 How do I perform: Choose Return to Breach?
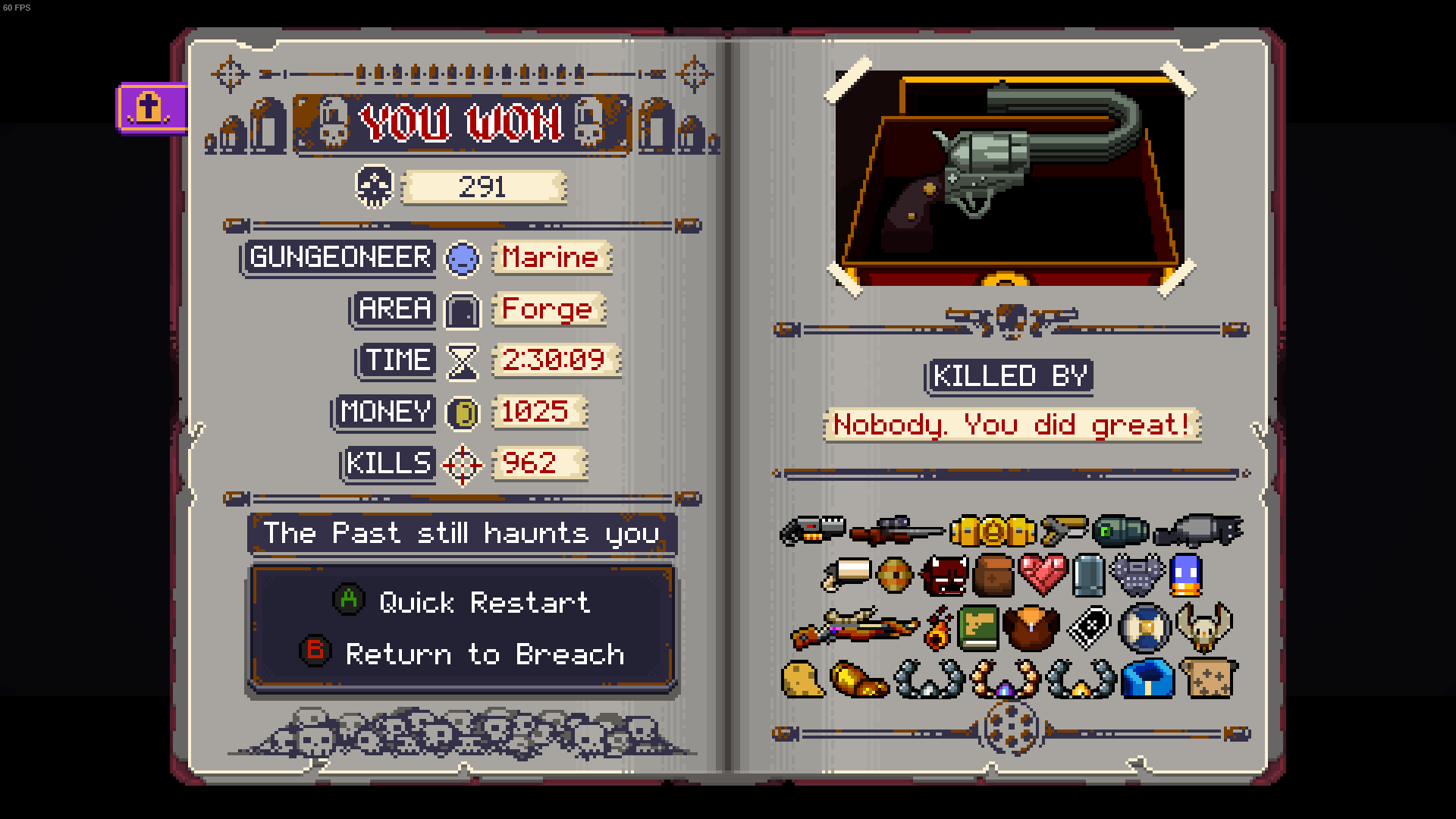coord(485,654)
